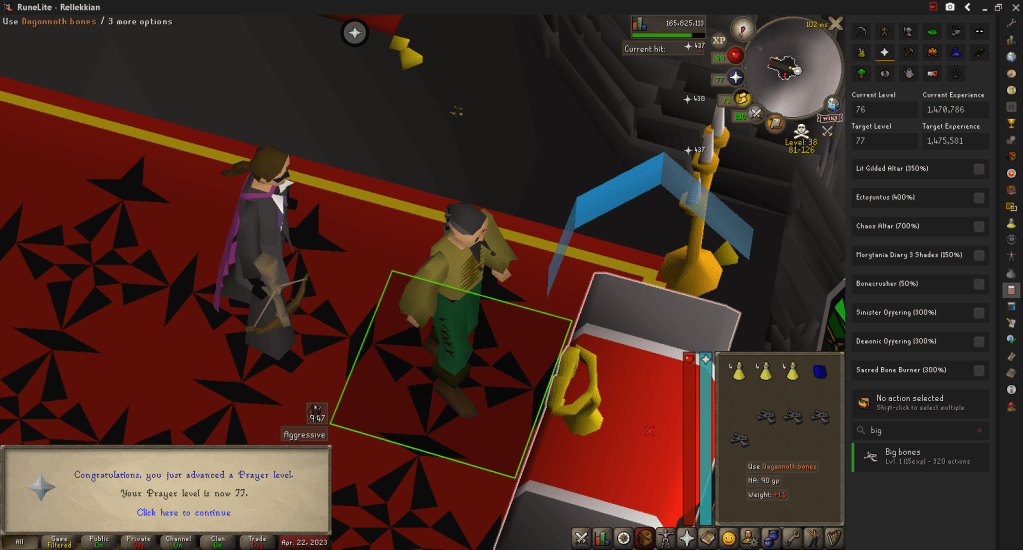Viewport: 1023px width, 550px height.
Task: Open the Prayer tab on the bottom bar
Action: [687, 538]
